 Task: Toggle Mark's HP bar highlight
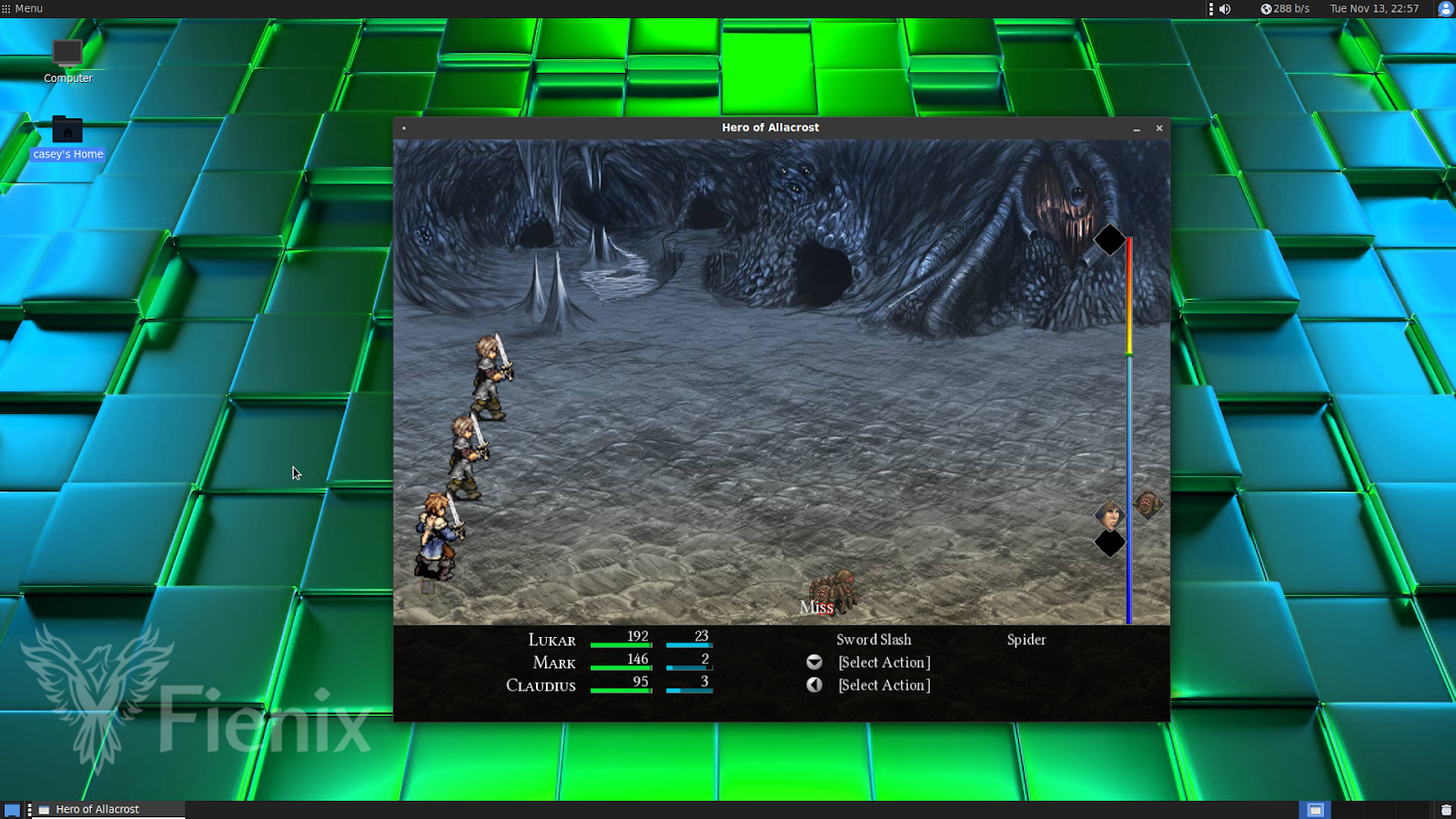(622, 665)
